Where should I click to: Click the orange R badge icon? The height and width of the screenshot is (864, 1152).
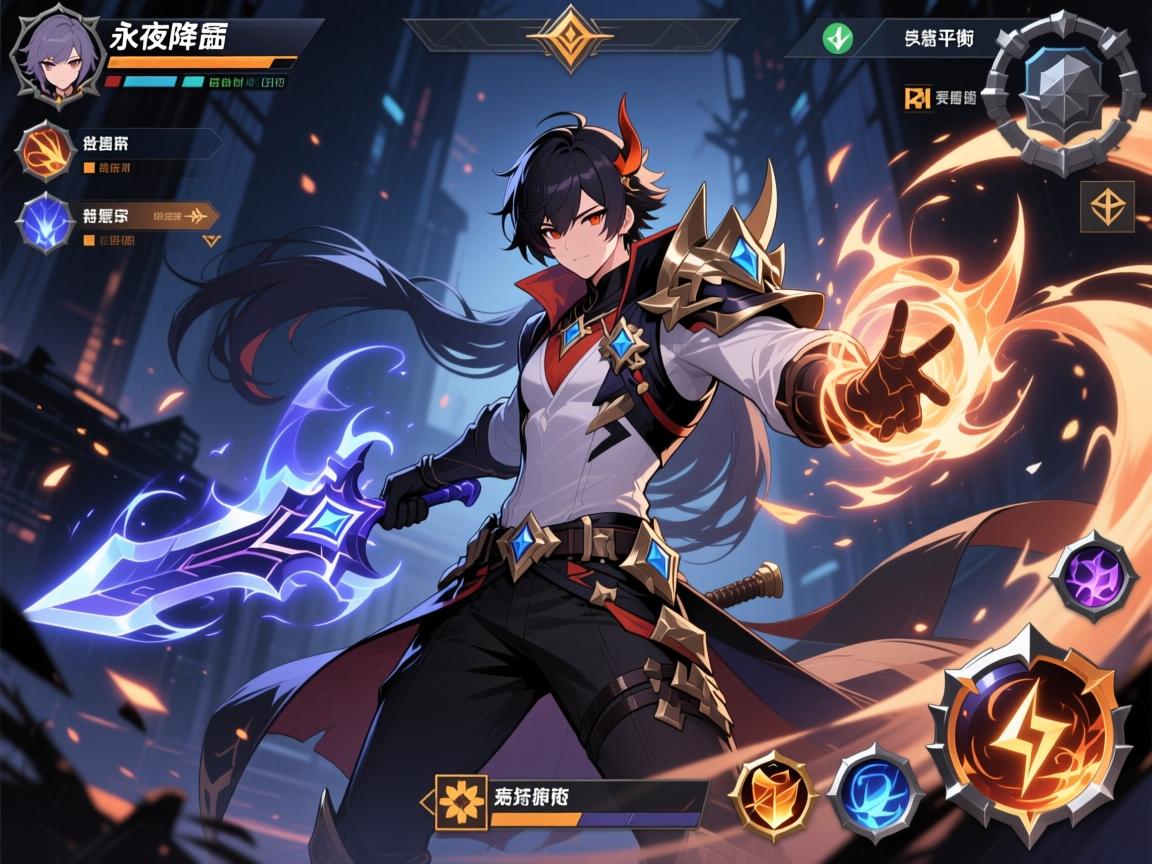pos(915,98)
